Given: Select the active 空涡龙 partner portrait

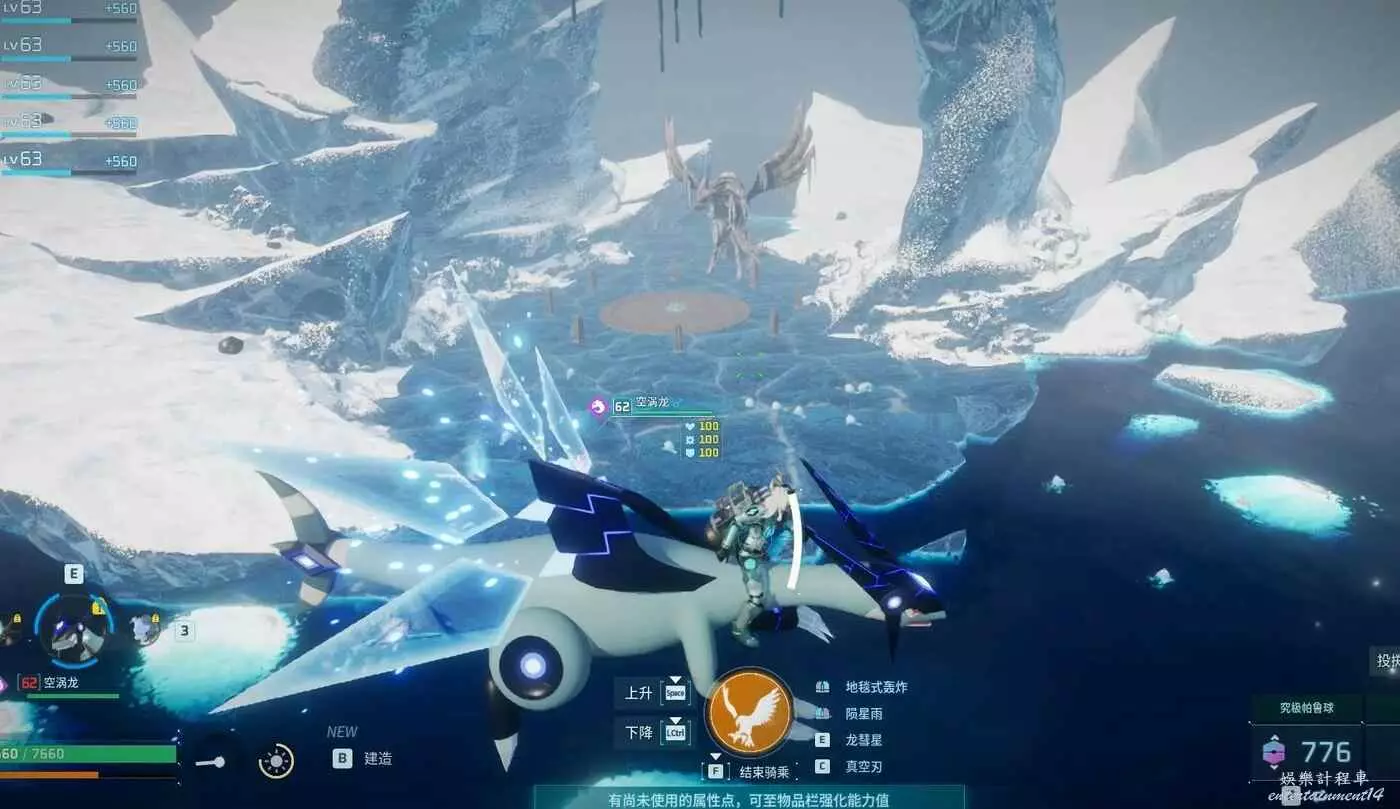Looking at the screenshot, I should point(74,629).
